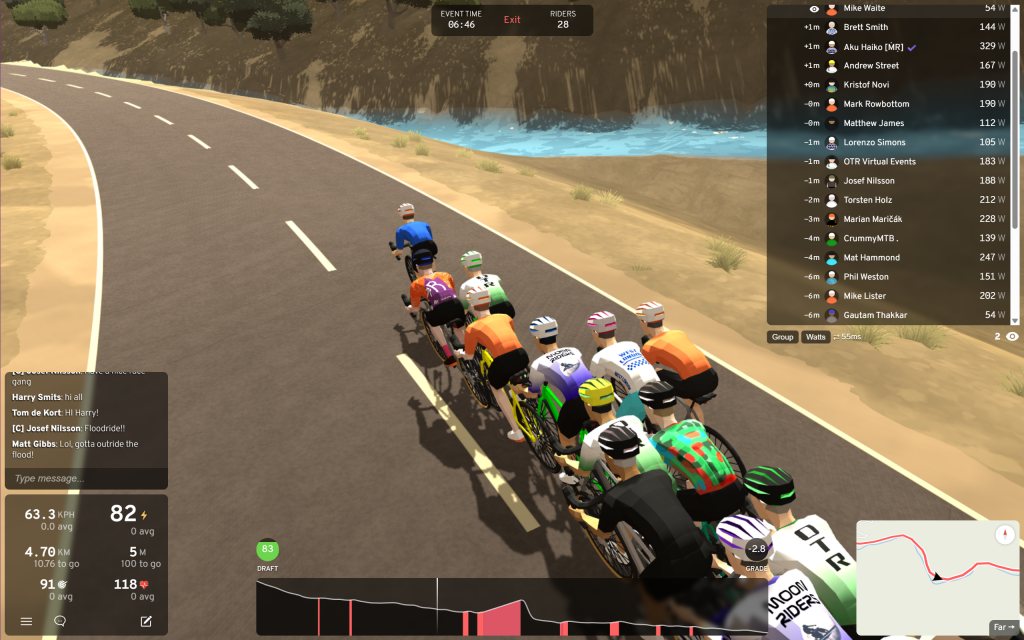
Task: Switch the rider list to Group view
Action: [x=782, y=337]
